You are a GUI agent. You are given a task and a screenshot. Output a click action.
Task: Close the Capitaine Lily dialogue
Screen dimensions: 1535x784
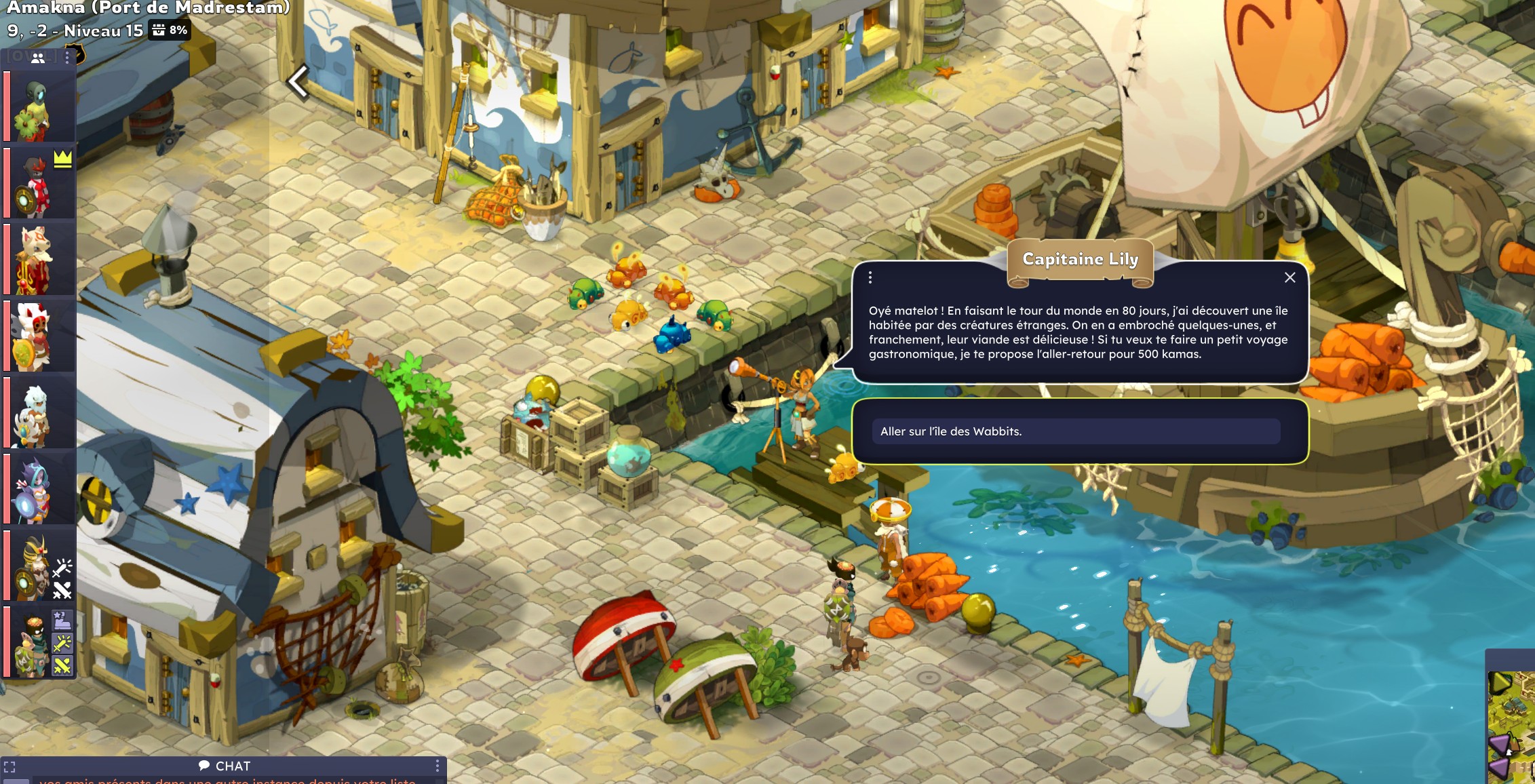click(x=1289, y=277)
